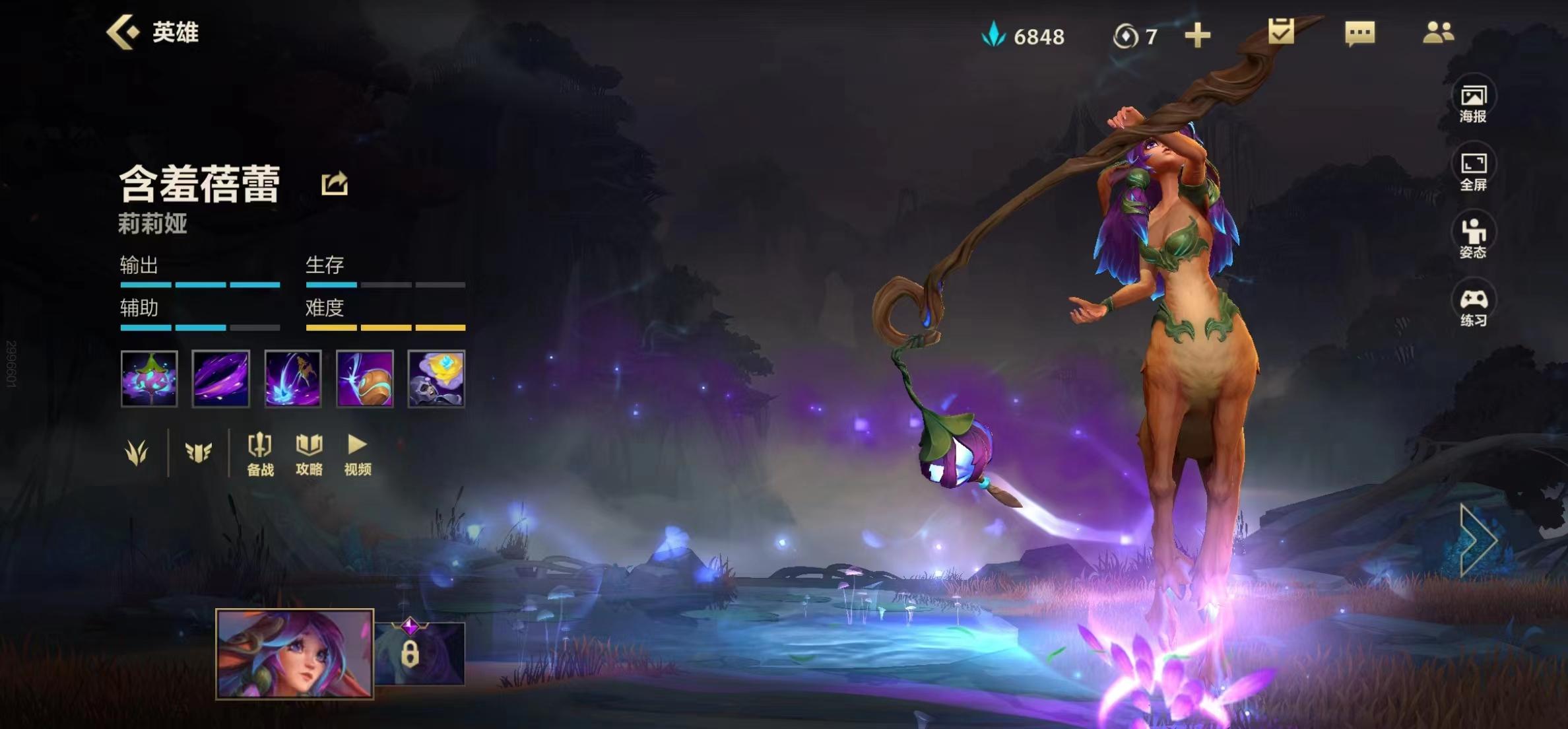The height and width of the screenshot is (729, 1568).
Task: Add more currency with the plus button
Action: tap(1197, 36)
